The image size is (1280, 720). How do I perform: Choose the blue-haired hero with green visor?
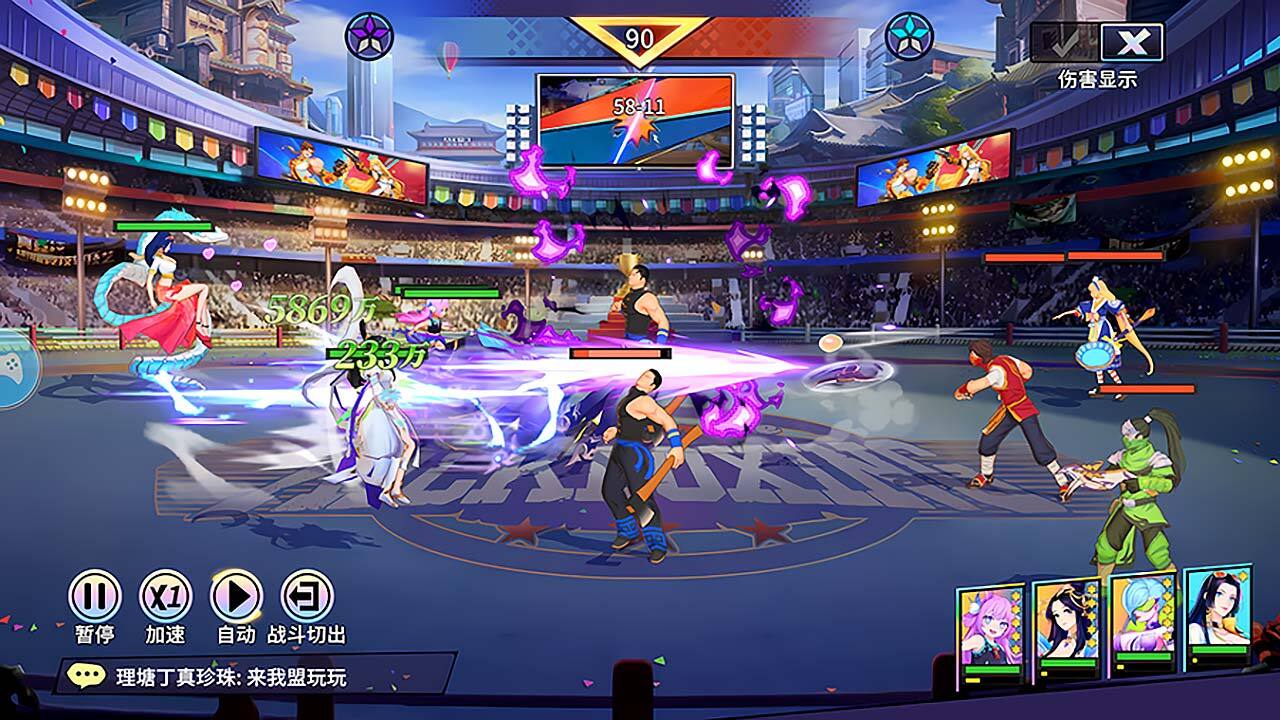coord(1142,622)
